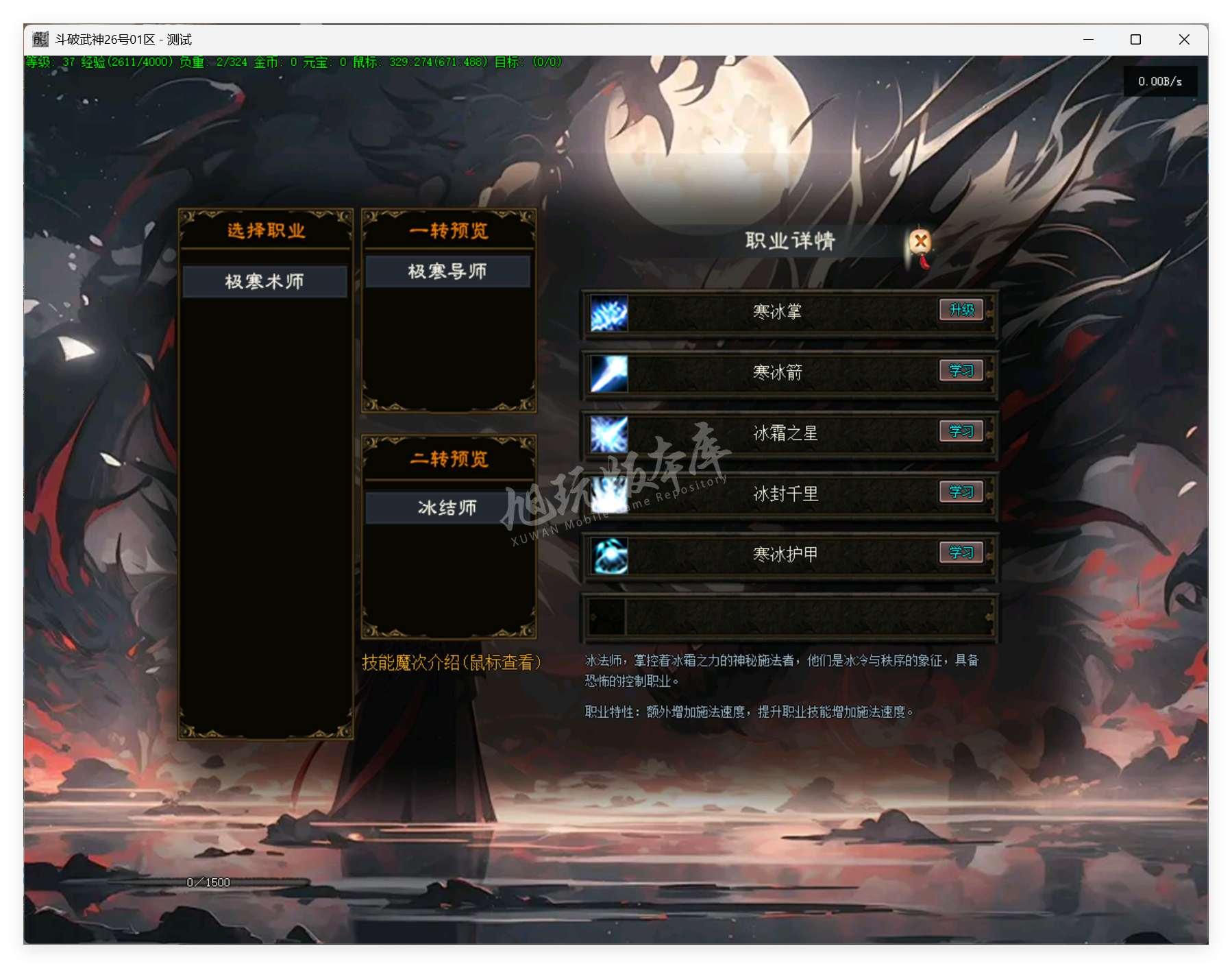Click the empty skill slot icon
Viewport: 1232px width, 968px height.
pyautogui.click(x=608, y=616)
